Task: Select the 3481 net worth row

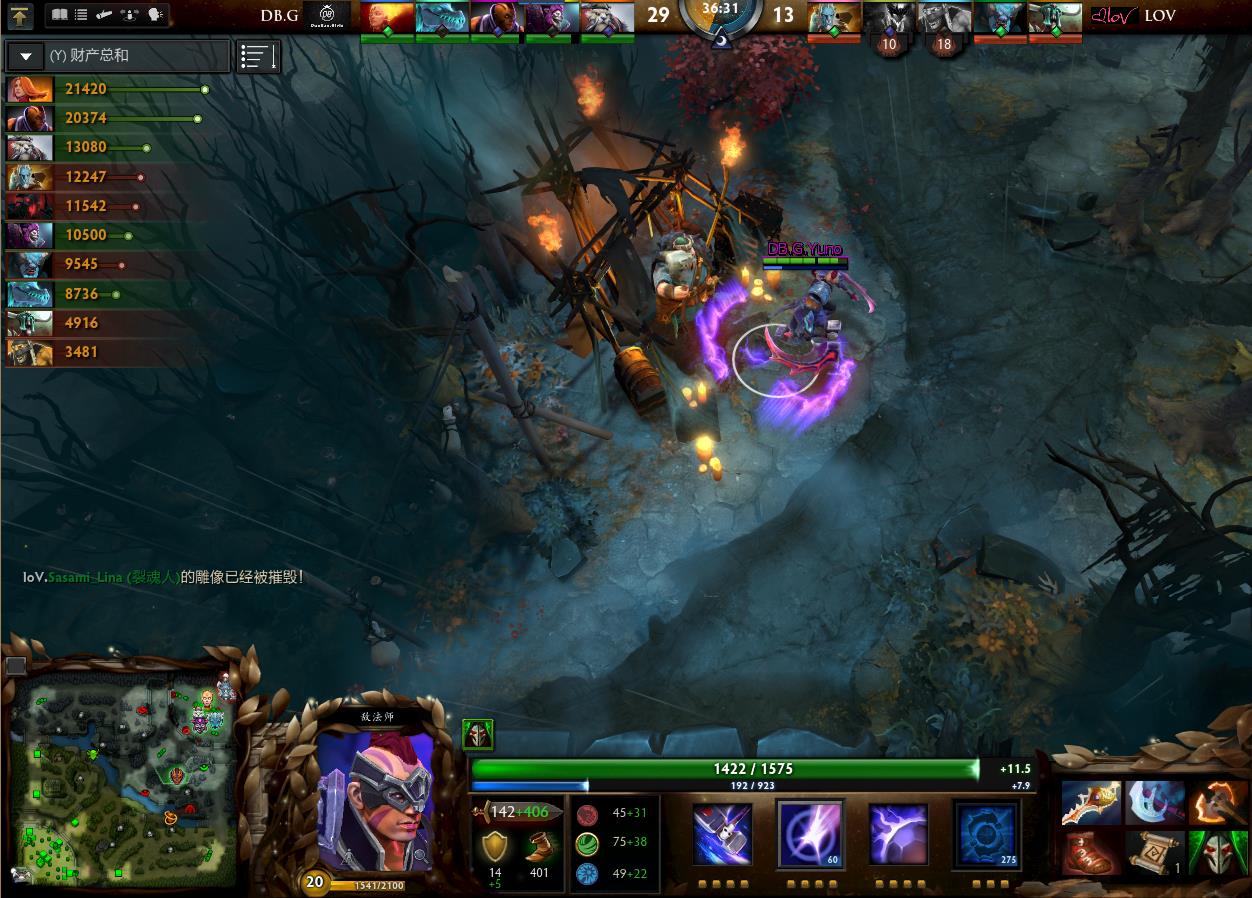Action: click(105, 351)
